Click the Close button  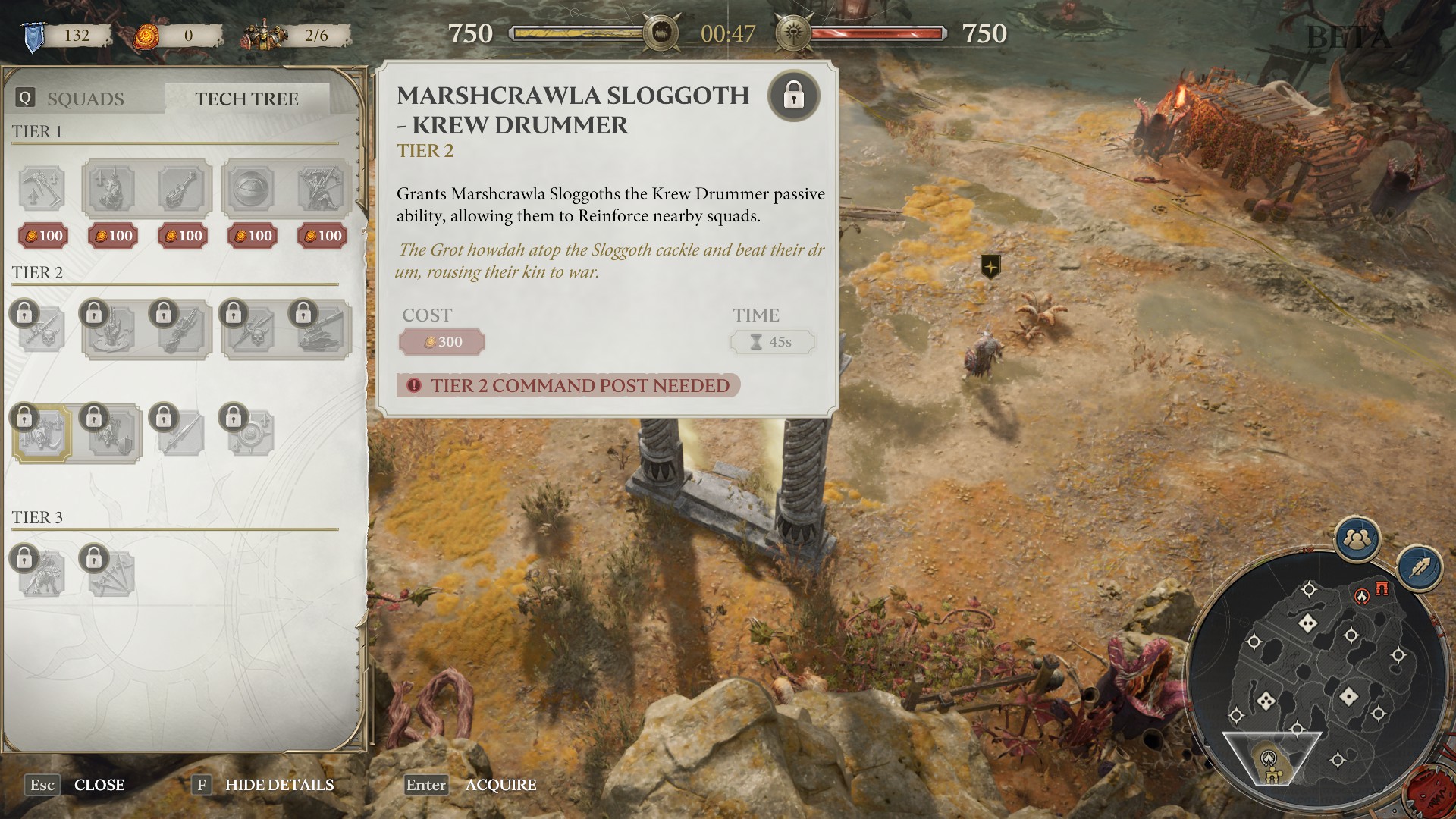tap(99, 785)
